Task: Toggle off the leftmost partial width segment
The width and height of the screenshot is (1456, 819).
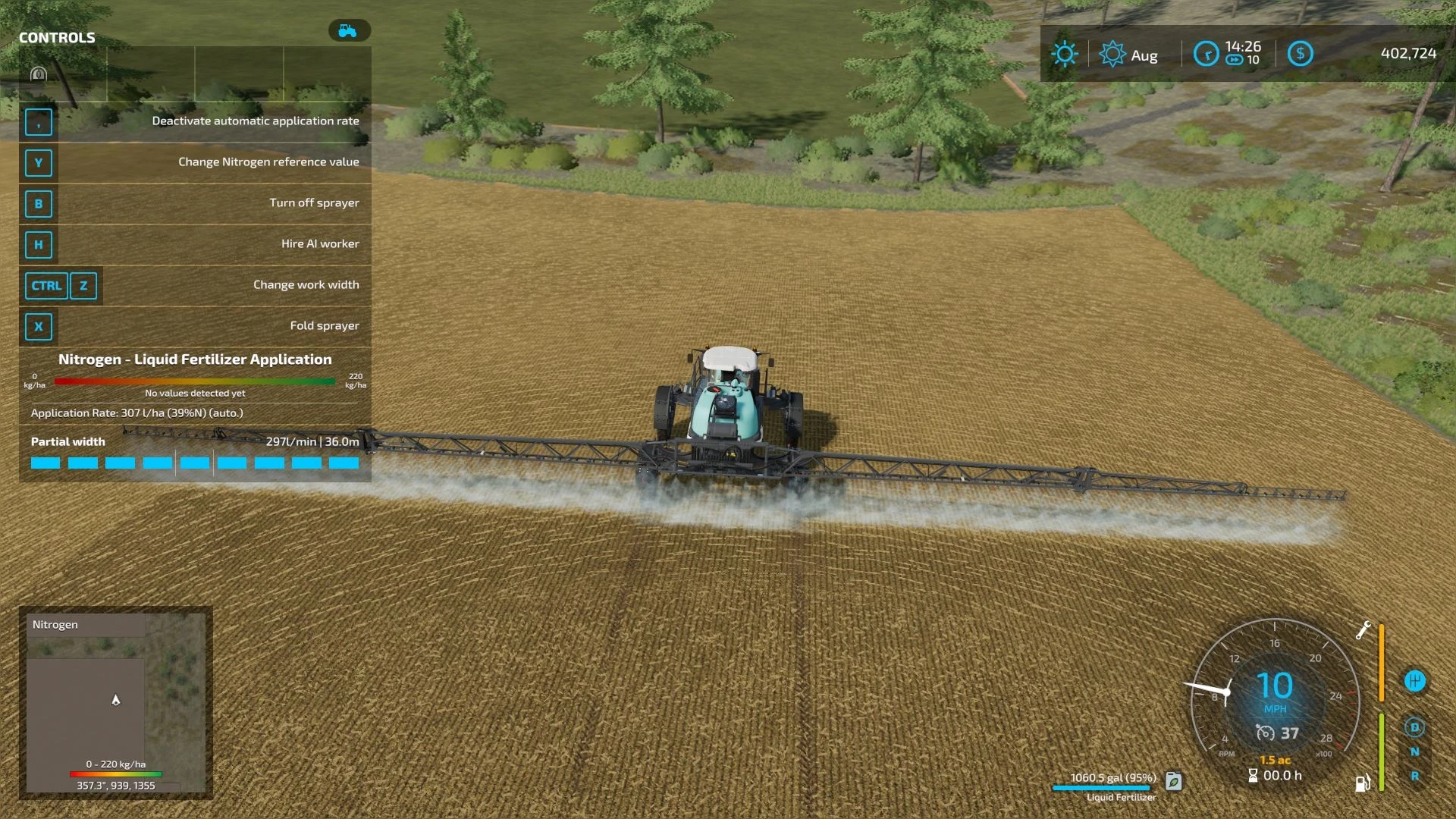Action: 45,462
